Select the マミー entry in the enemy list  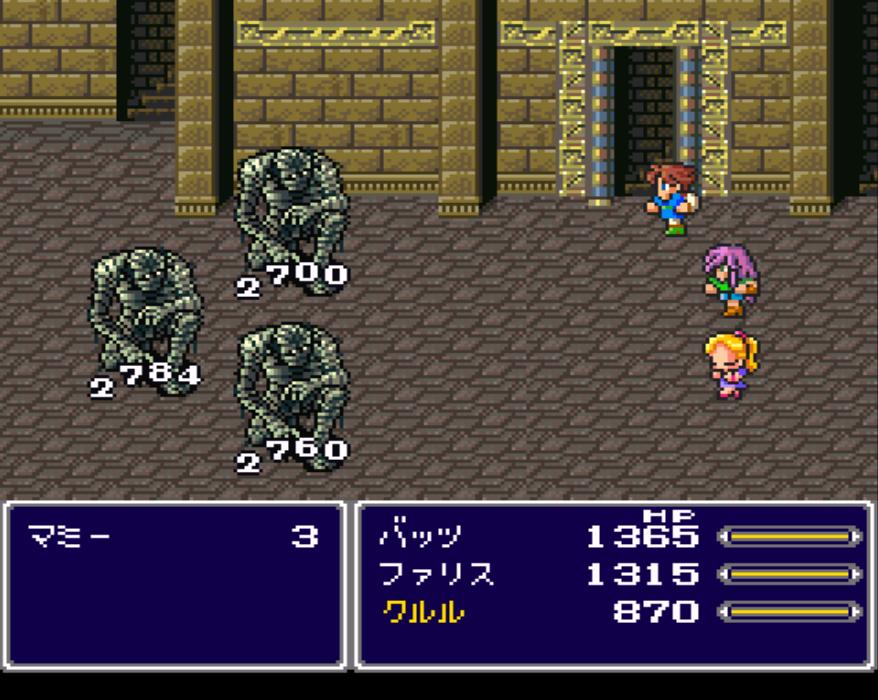70,537
